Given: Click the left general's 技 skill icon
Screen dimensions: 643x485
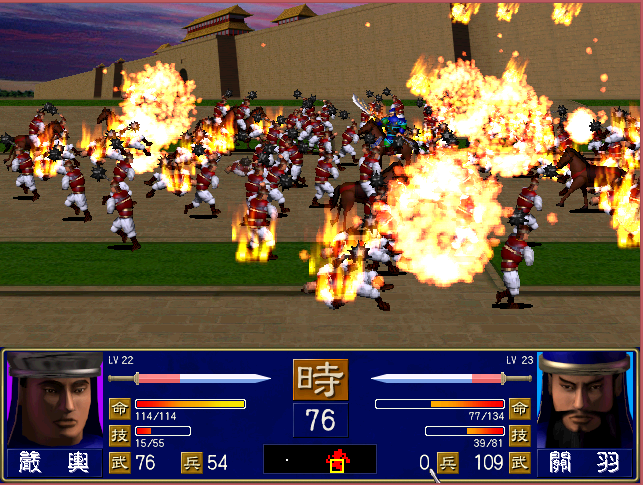Looking at the screenshot, I should tap(119, 435).
